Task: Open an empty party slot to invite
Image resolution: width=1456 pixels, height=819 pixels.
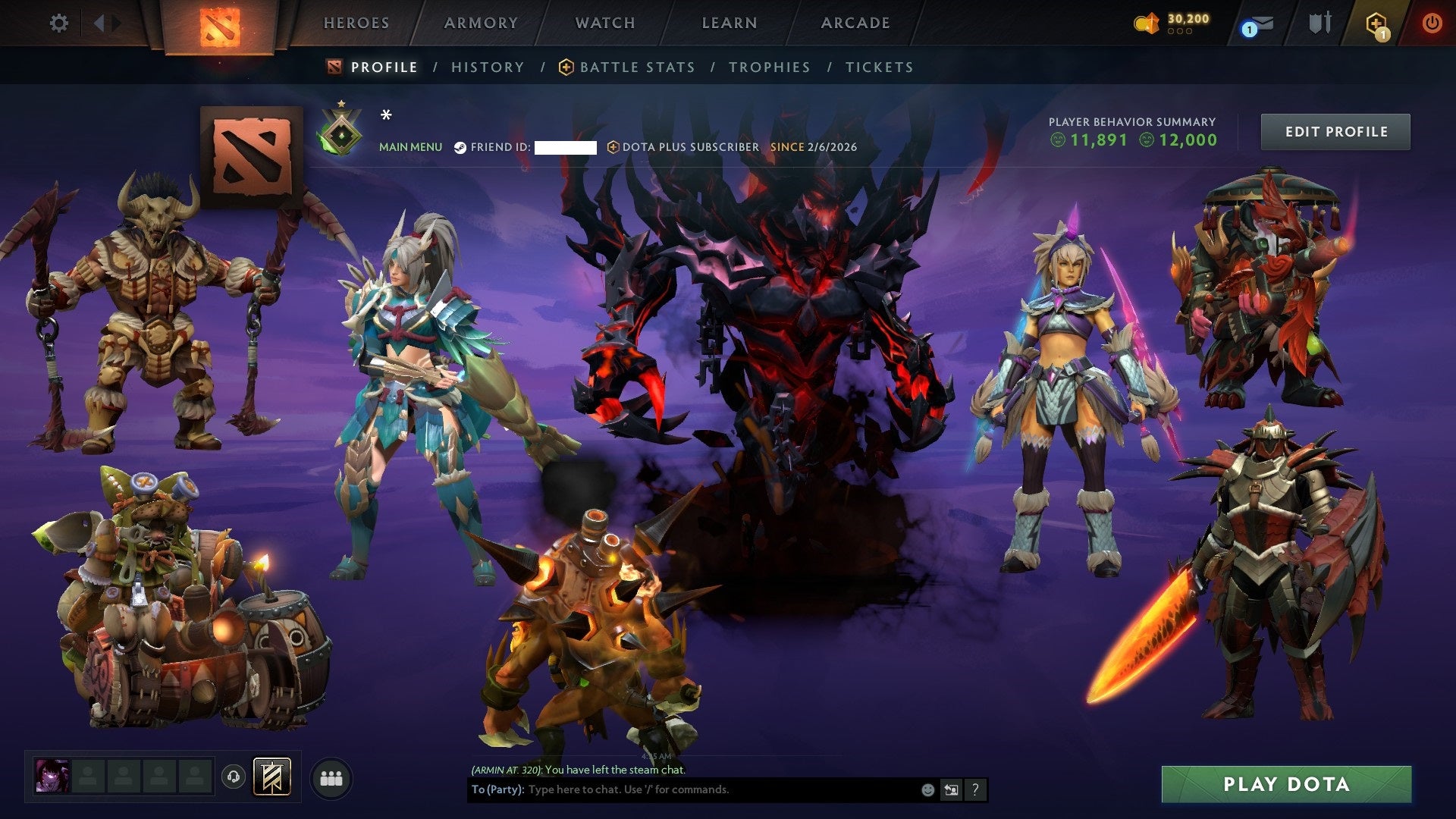Action: (x=87, y=776)
